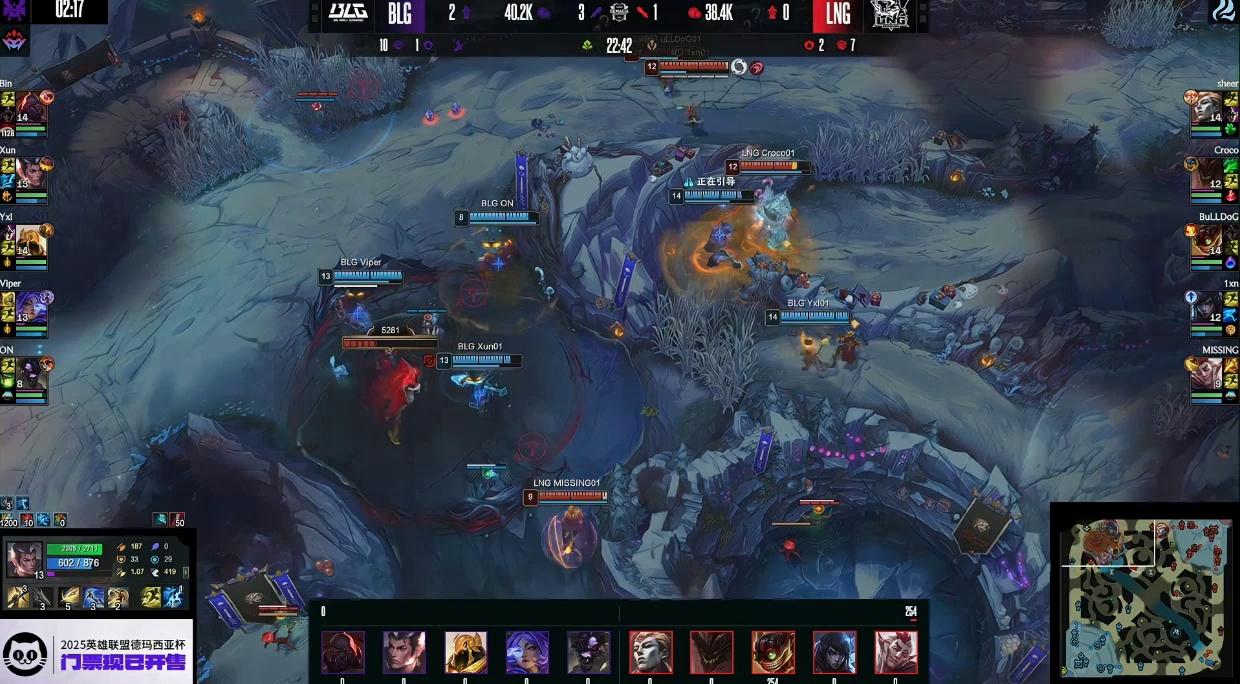This screenshot has width=1240, height=684.
Task: Open the Demacia Cup ticket sale banner
Action: (x=97, y=653)
